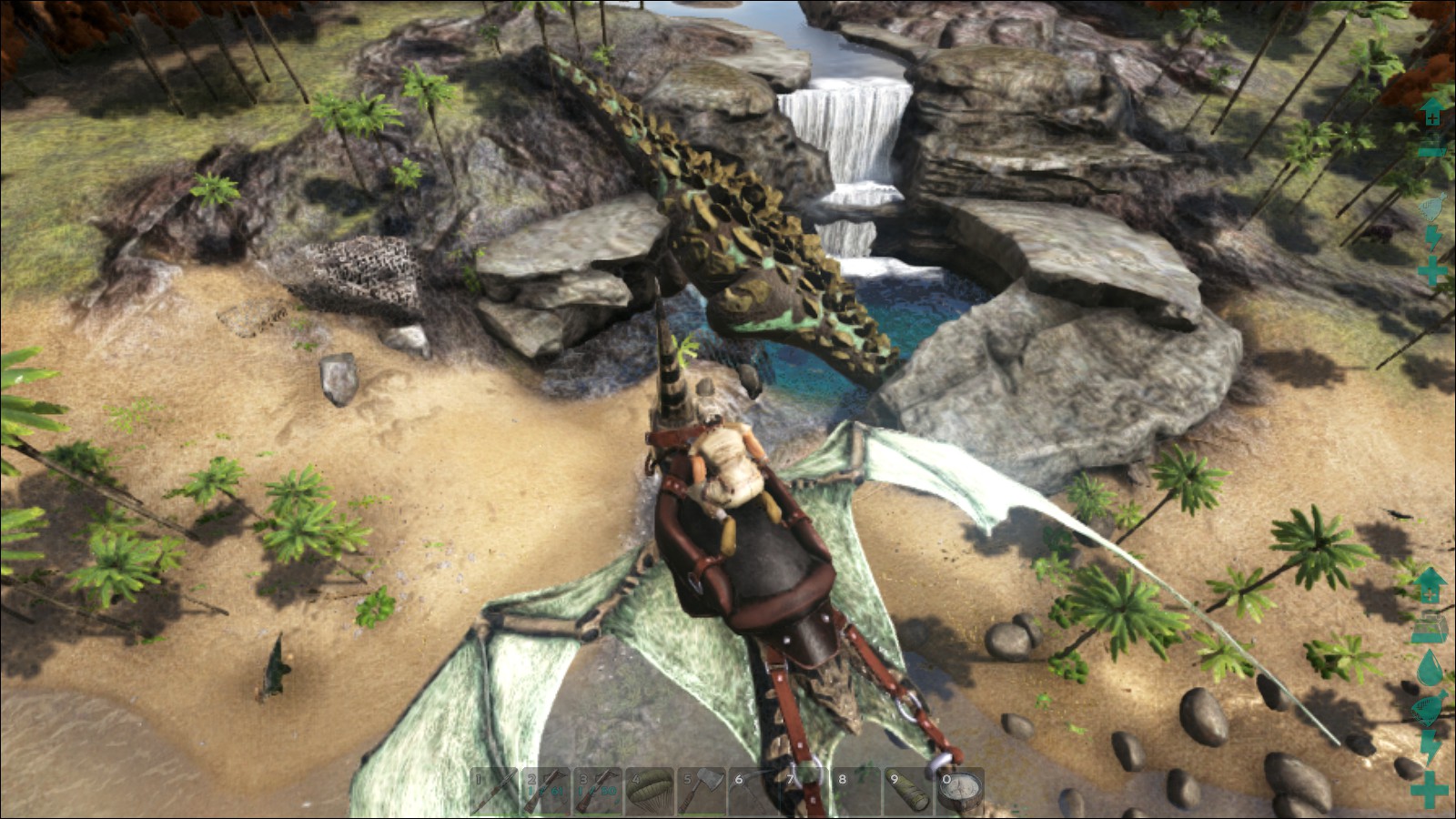Screen dimensions: 1456x819
Task: Equip the pickaxe in slot 6
Action: click(x=753, y=792)
